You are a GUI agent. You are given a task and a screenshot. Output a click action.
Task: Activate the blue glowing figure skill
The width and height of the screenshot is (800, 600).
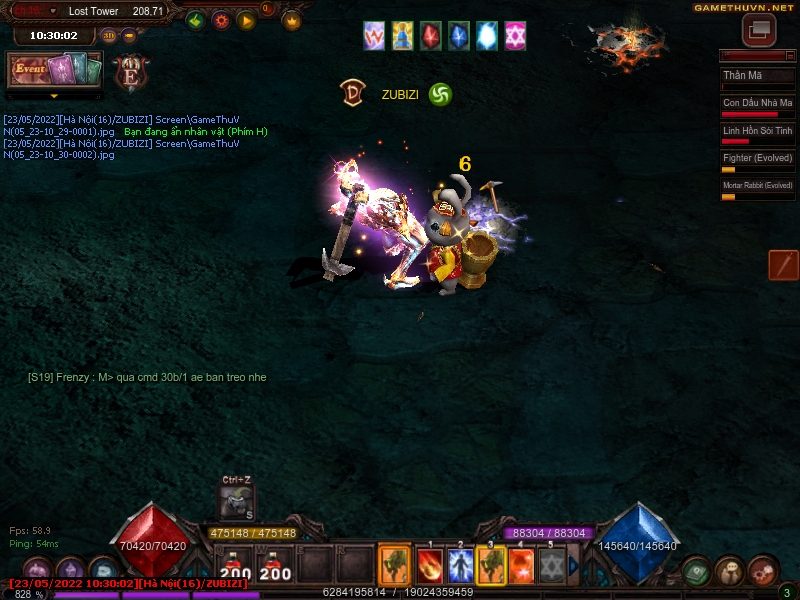(x=461, y=566)
